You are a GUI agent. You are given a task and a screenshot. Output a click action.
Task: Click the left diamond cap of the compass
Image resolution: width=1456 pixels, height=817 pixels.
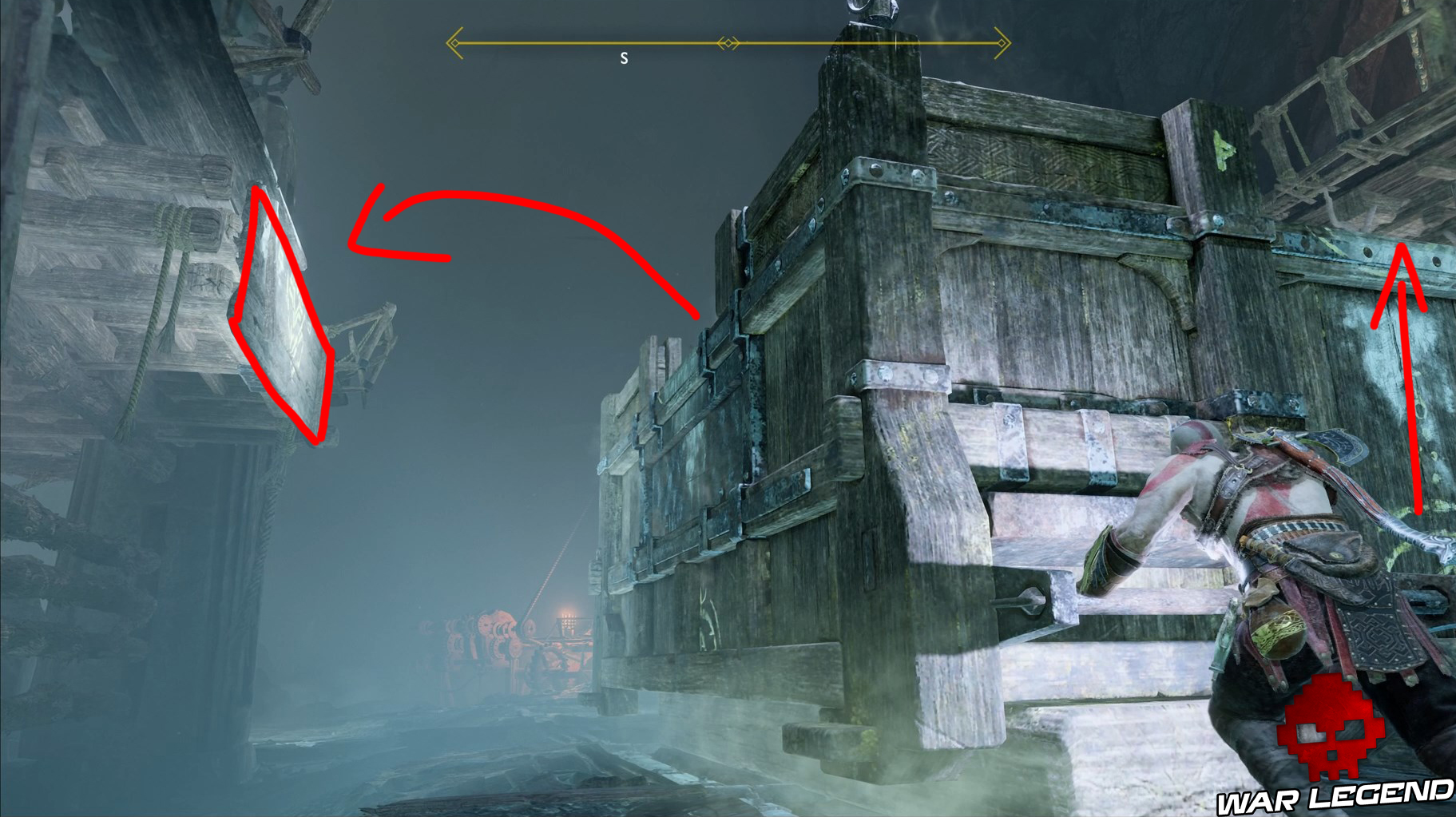pyautogui.click(x=454, y=43)
